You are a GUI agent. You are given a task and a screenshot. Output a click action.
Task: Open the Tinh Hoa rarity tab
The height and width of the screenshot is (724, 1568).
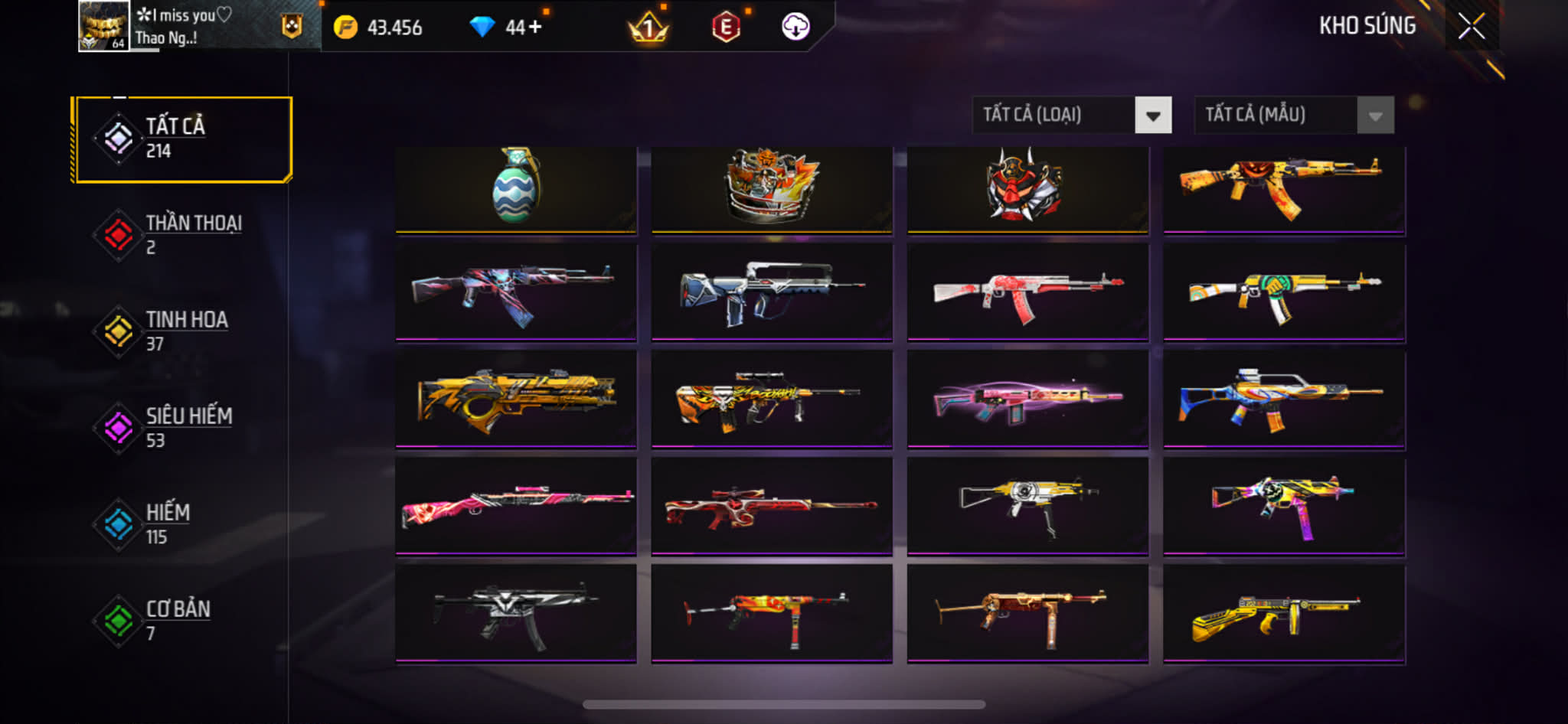pos(183,331)
